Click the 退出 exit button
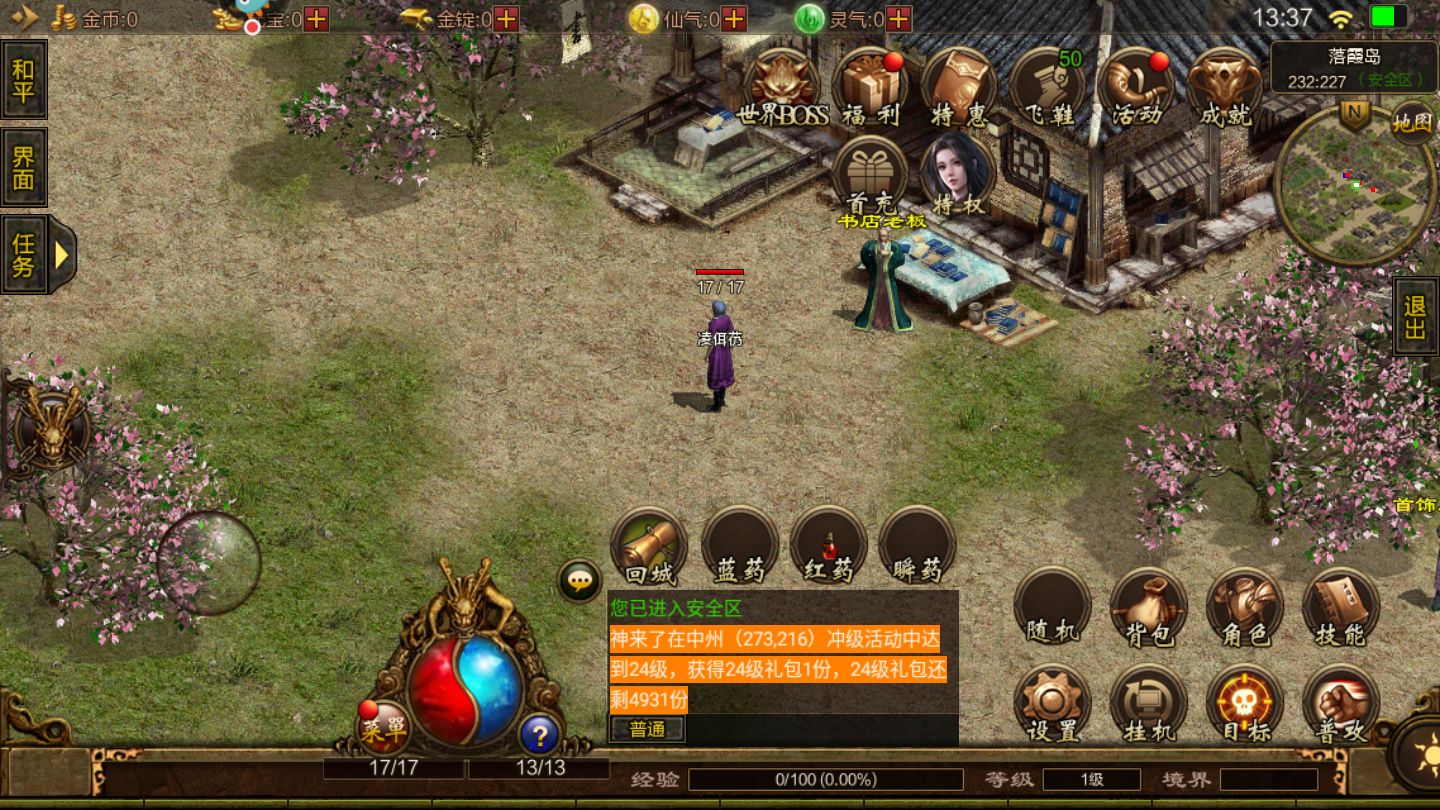The width and height of the screenshot is (1440, 810). [x=1415, y=317]
